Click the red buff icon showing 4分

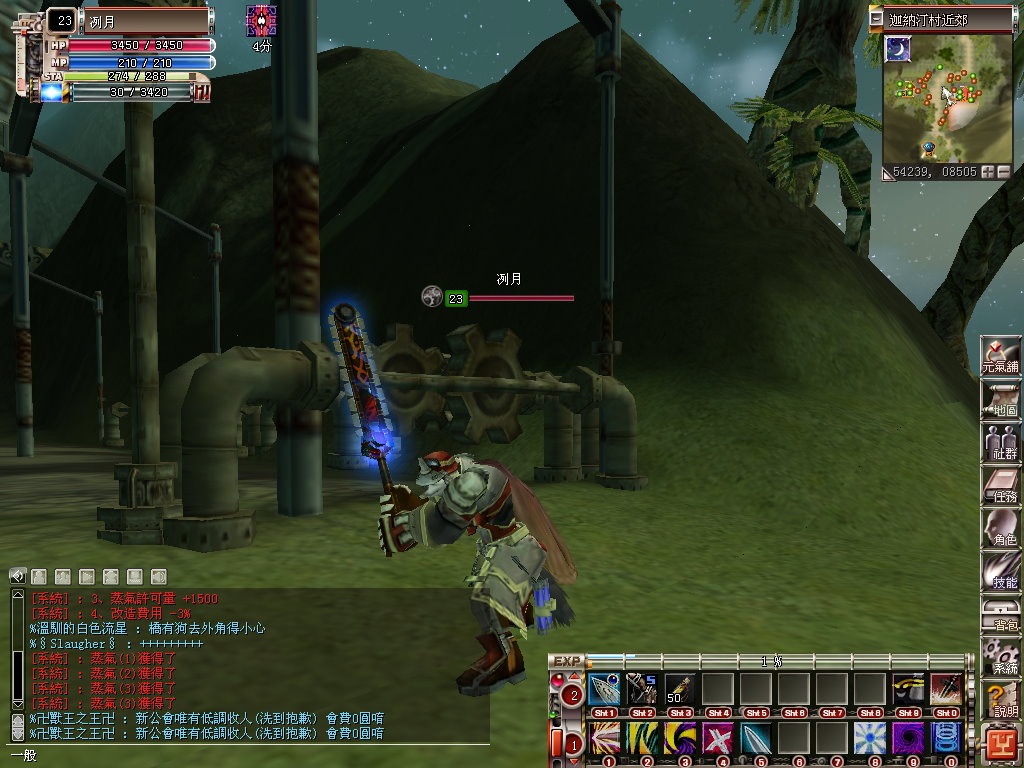pos(261,21)
